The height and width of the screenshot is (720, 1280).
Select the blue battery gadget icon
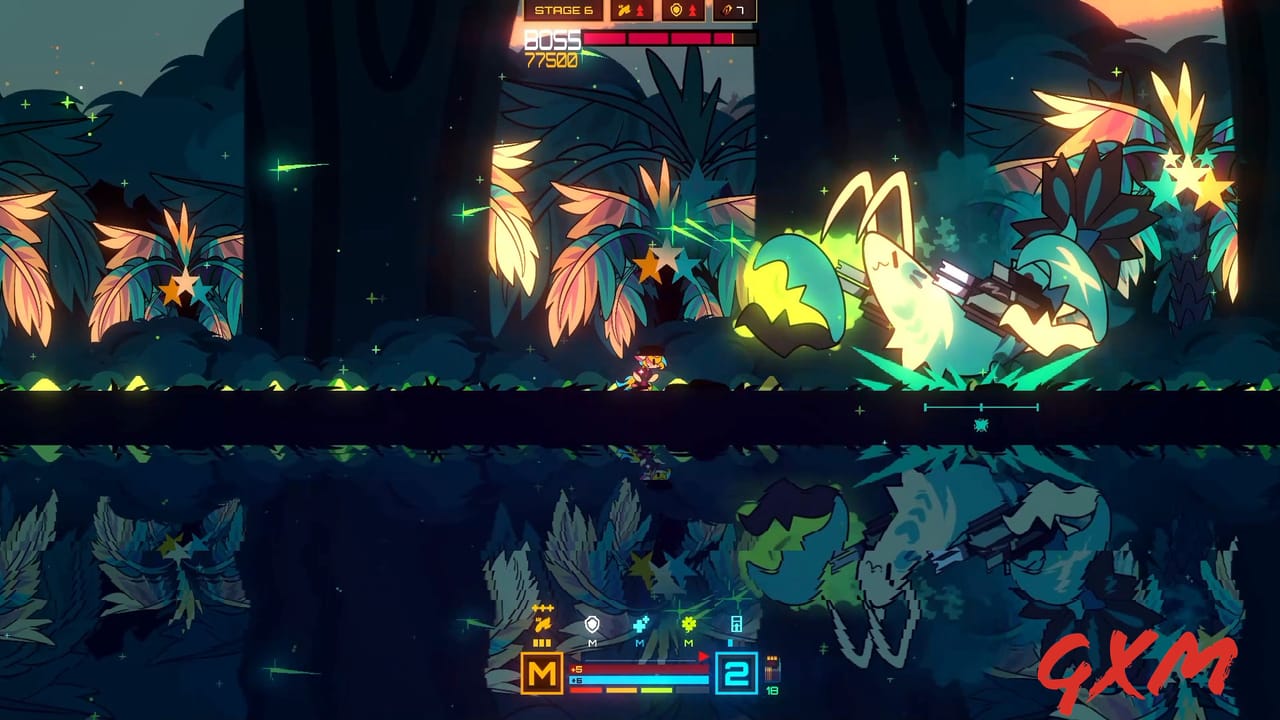737,625
